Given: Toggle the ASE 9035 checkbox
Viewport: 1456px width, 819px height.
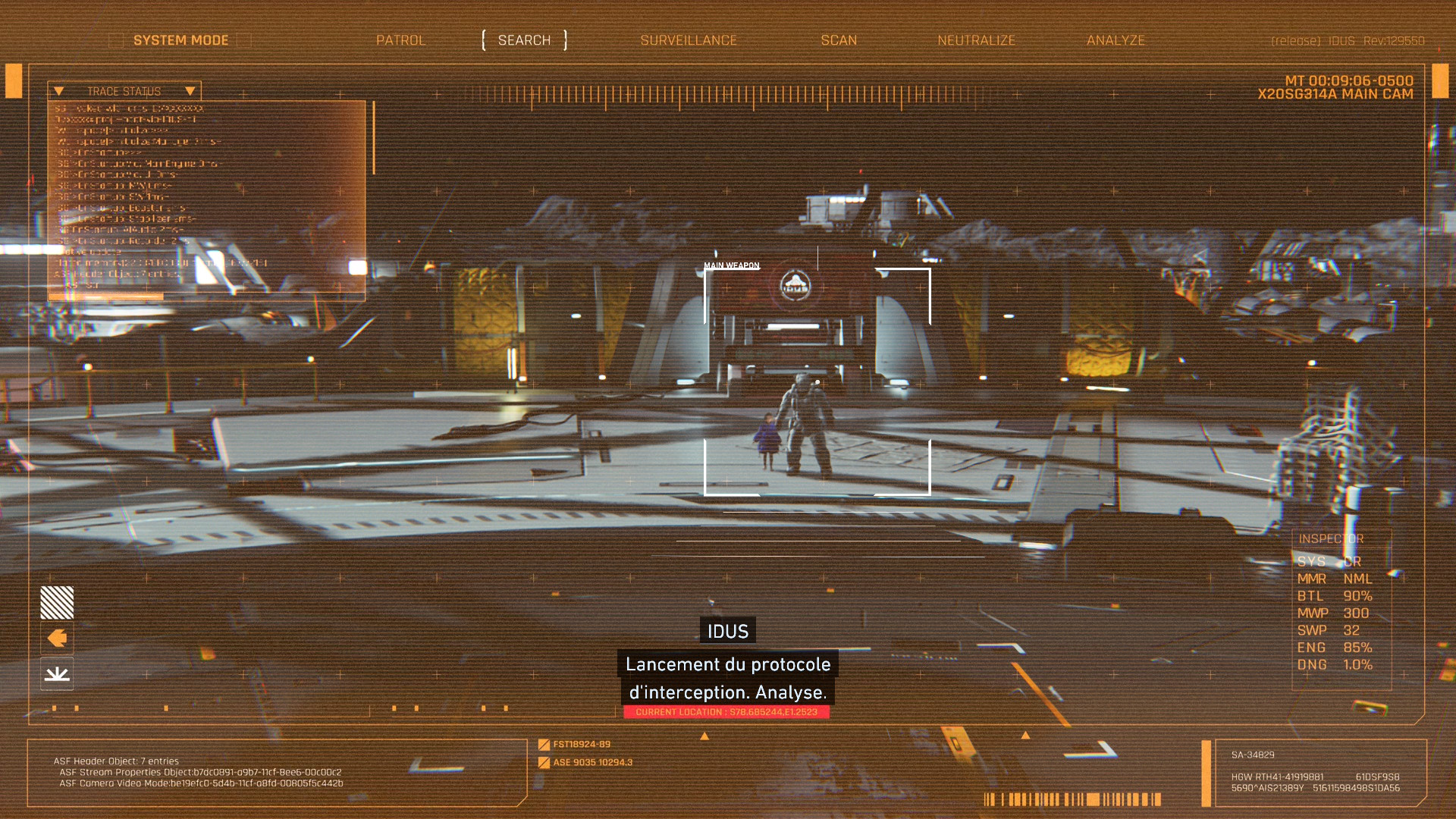Looking at the screenshot, I should 544,763.
